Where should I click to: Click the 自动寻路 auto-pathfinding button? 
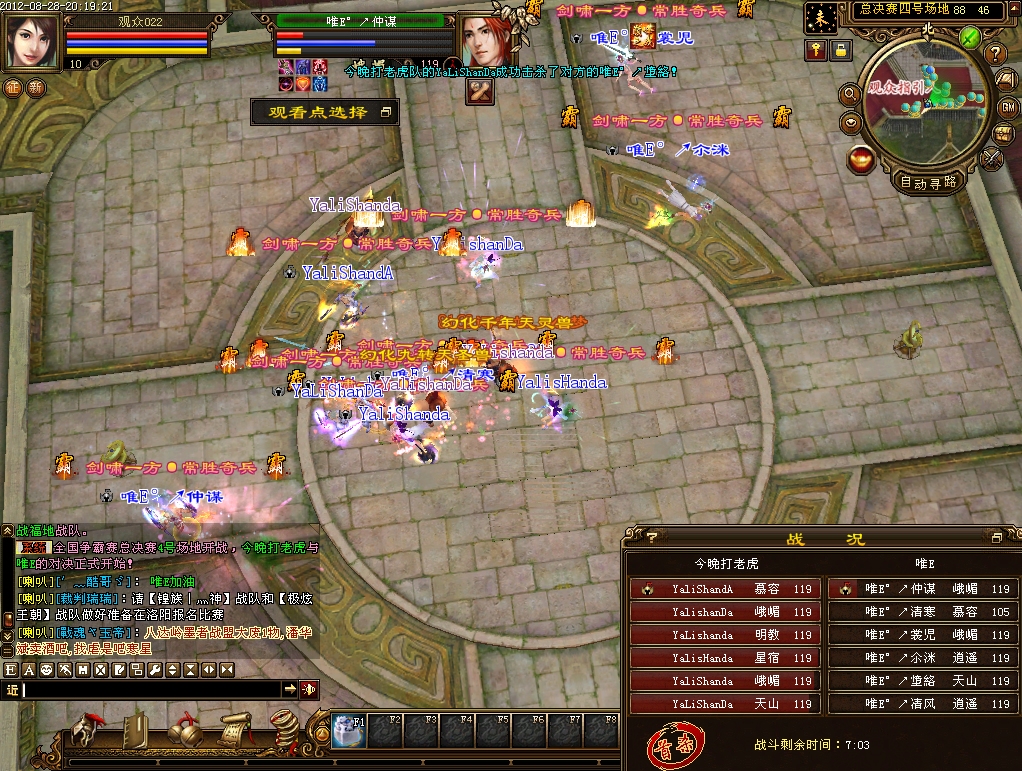(x=929, y=182)
